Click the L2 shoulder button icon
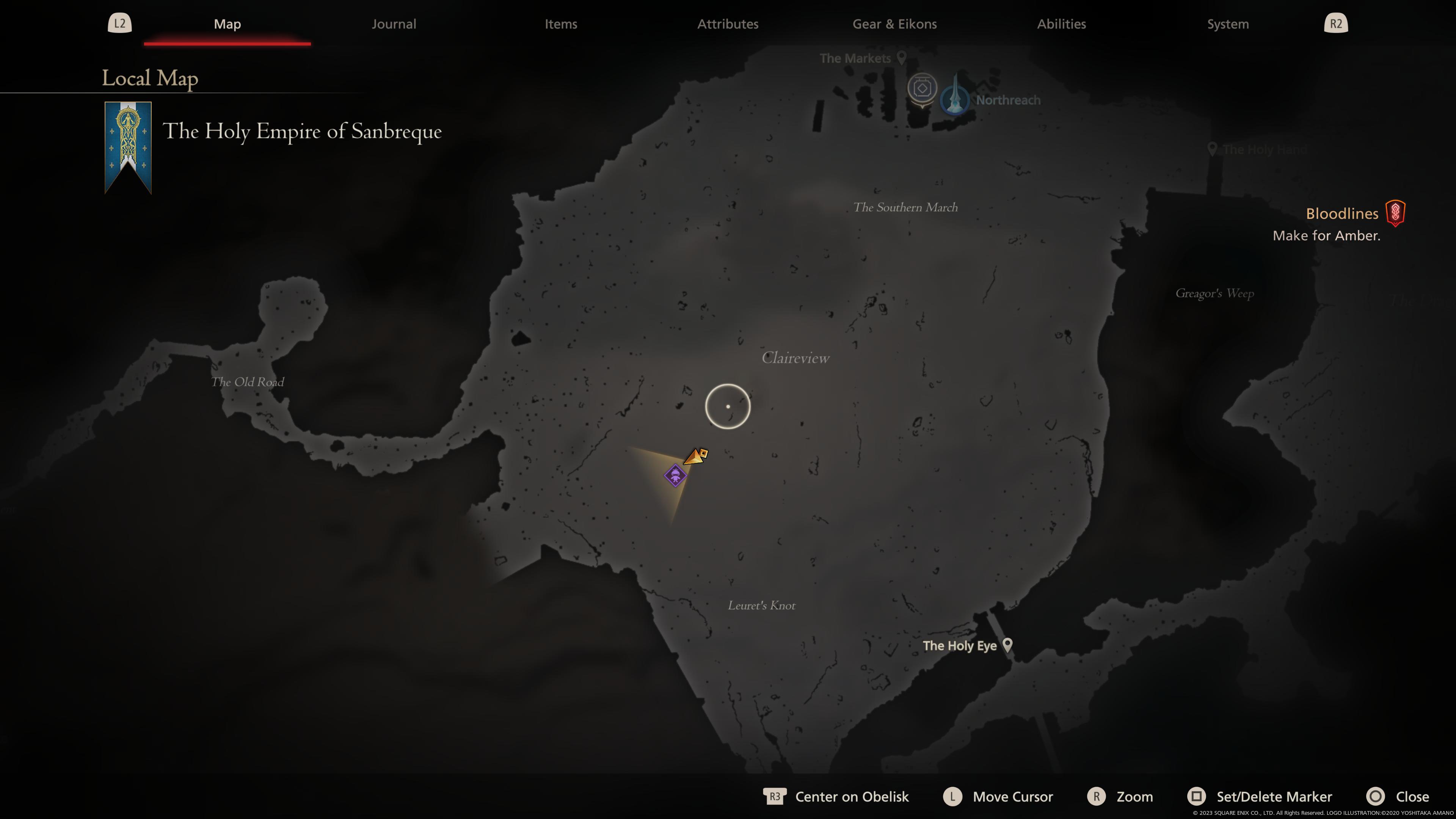 [119, 23]
